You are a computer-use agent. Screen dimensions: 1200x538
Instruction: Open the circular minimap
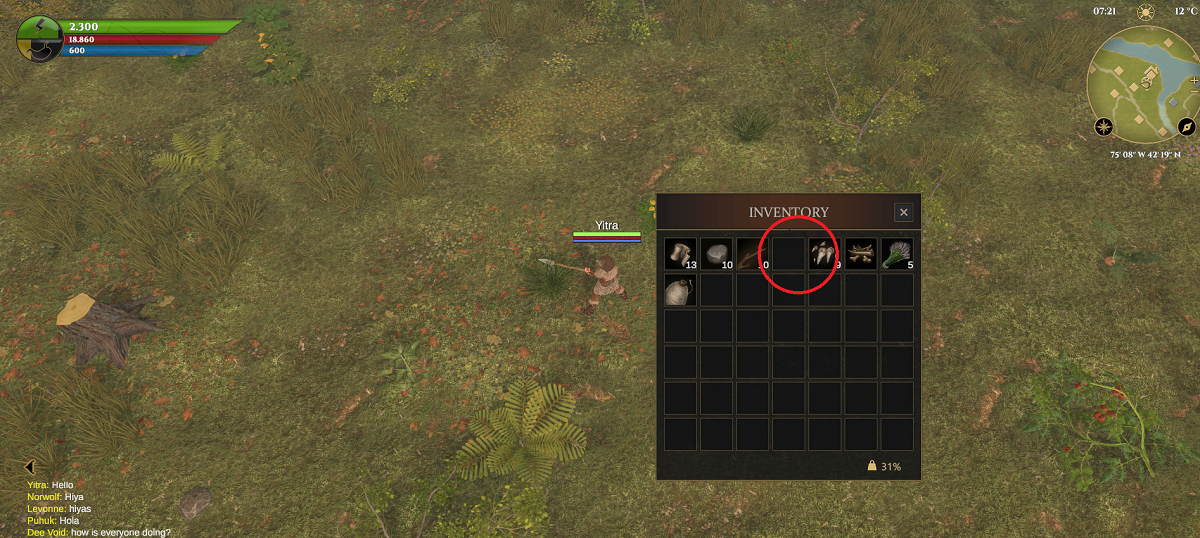point(1140,82)
